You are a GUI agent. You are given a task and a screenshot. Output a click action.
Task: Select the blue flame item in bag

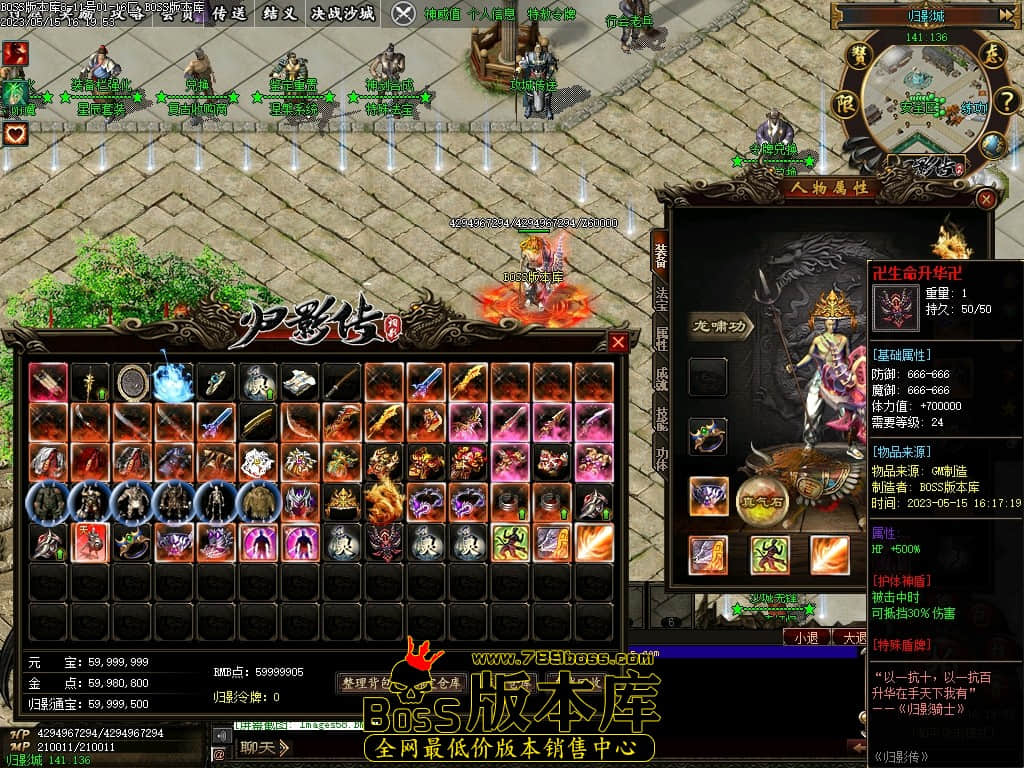point(173,382)
